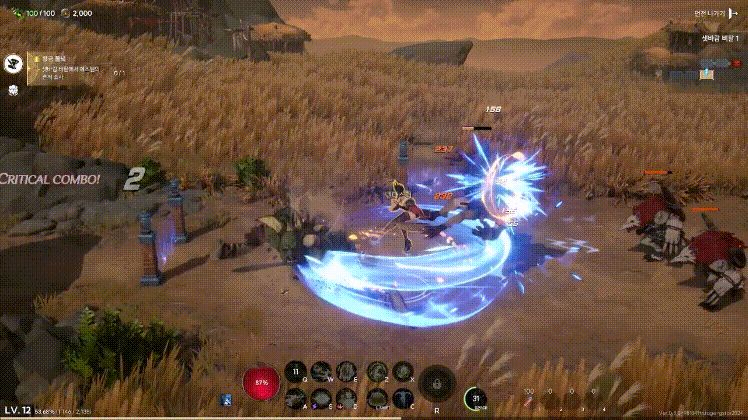Viewport: 748px width, 420px height.
Task: Activate the Z skill slot
Action: coord(378,372)
